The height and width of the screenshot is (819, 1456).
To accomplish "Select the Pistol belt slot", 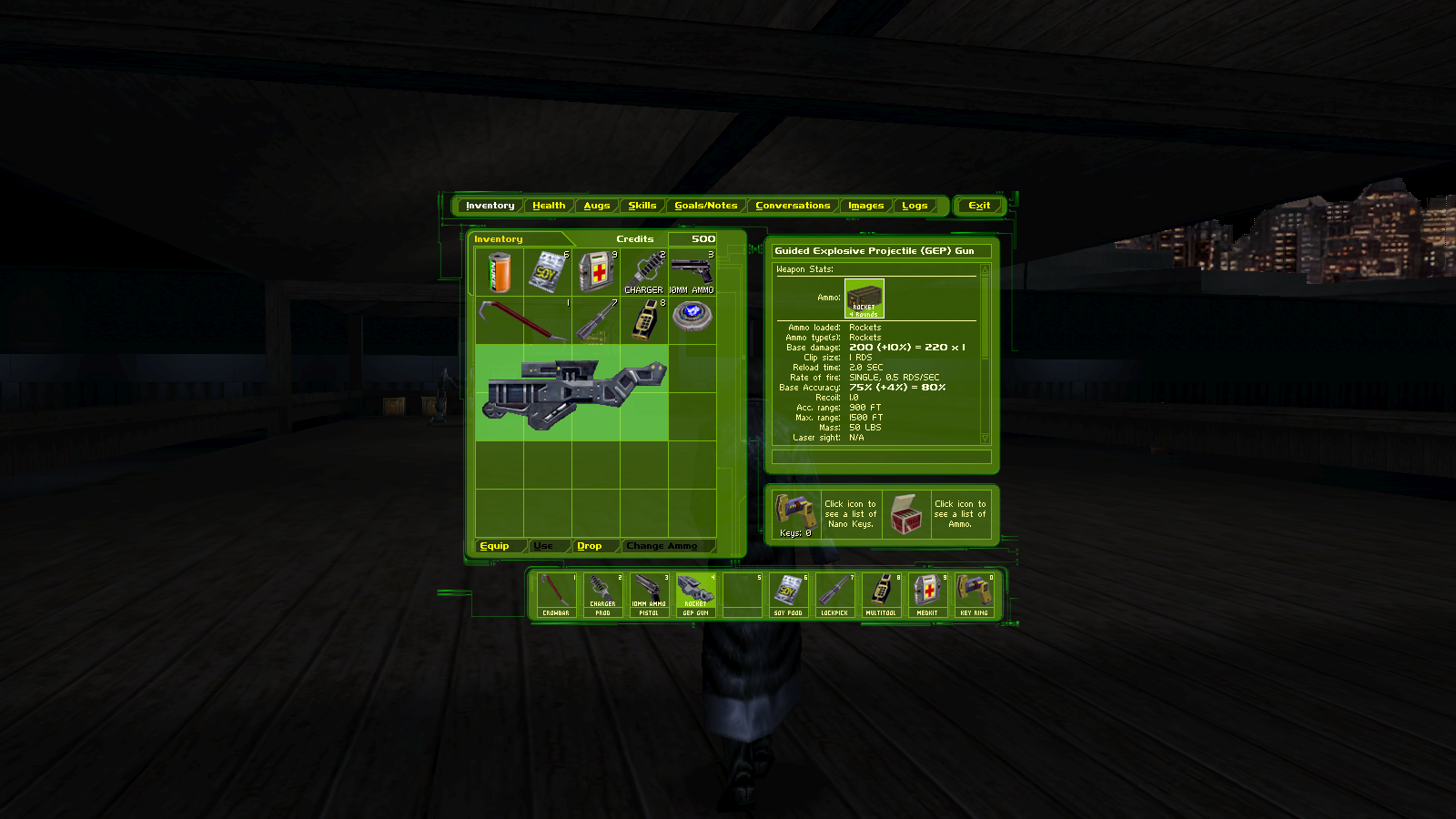I will point(649,595).
